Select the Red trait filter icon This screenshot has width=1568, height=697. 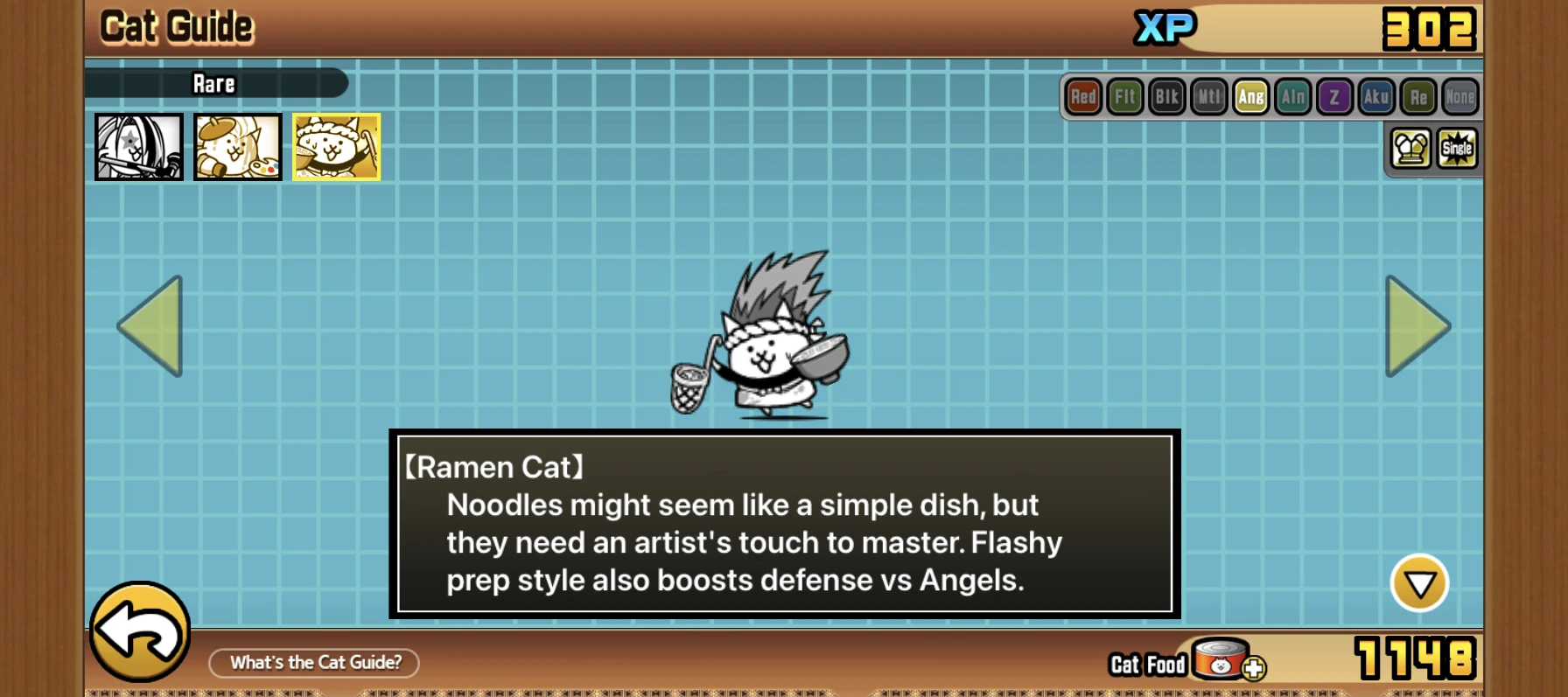tap(1082, 98)
